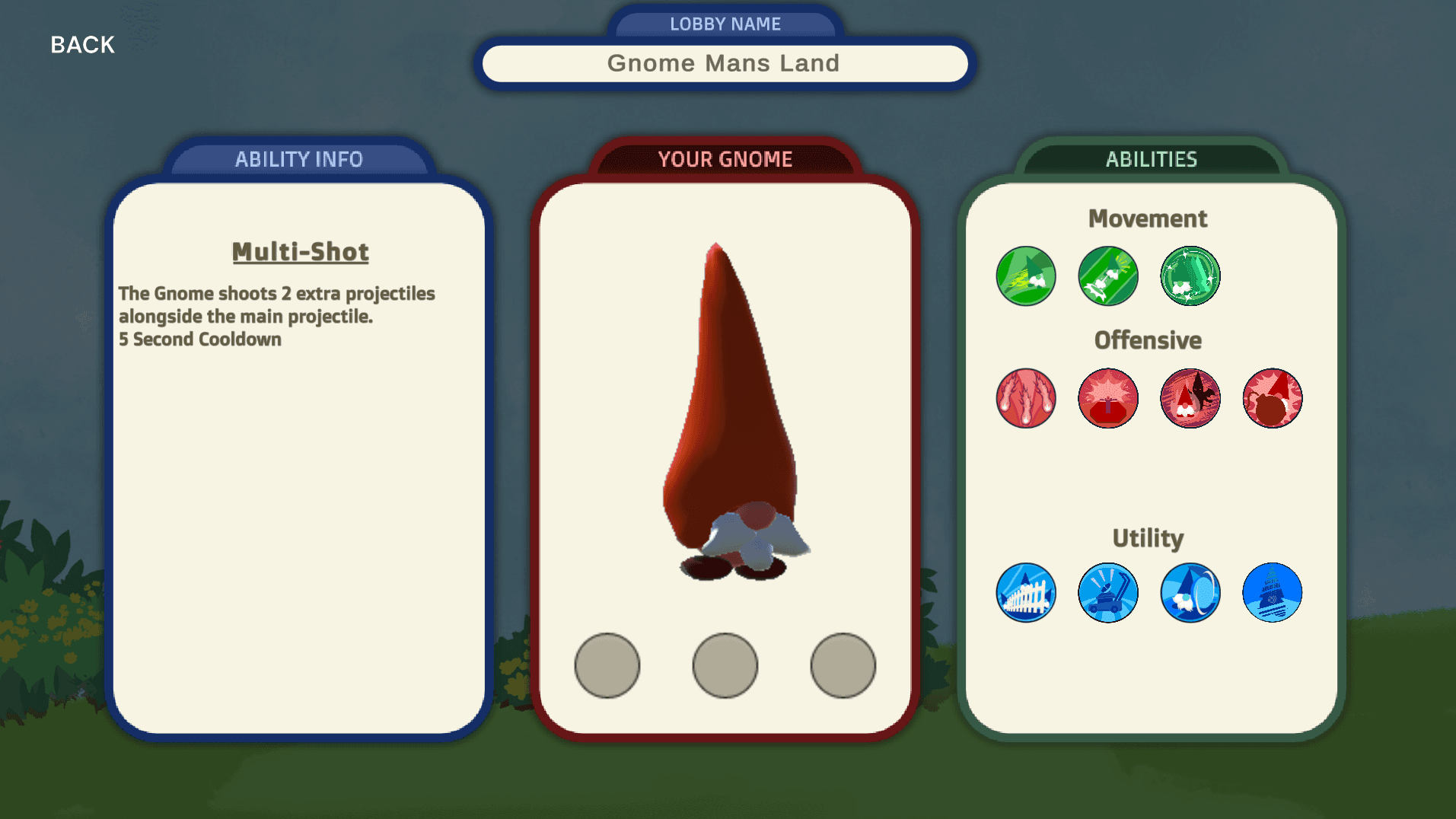1456x819 pixels.
Task: Edit the Gnome Mans Land lobby name field
Action: point(724,63)
